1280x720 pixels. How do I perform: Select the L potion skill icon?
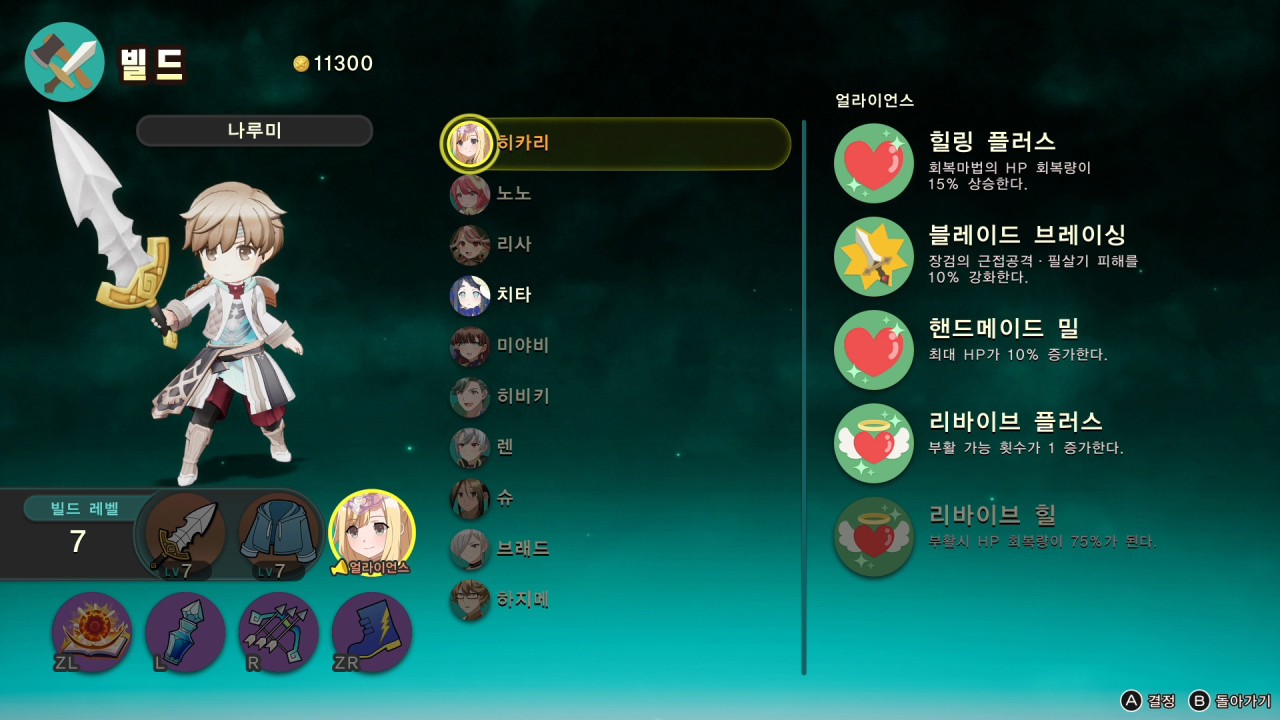tap(184, 633)
